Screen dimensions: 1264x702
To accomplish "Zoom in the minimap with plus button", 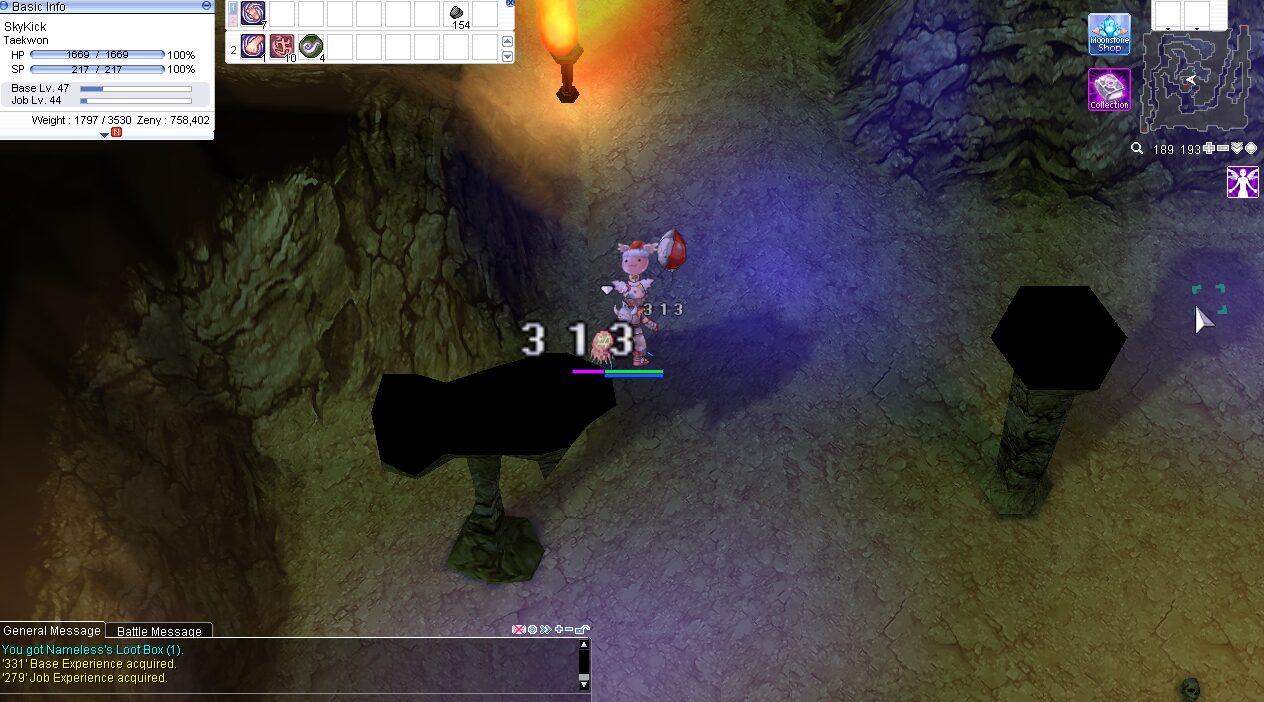I will click(x=1209, y=149).
